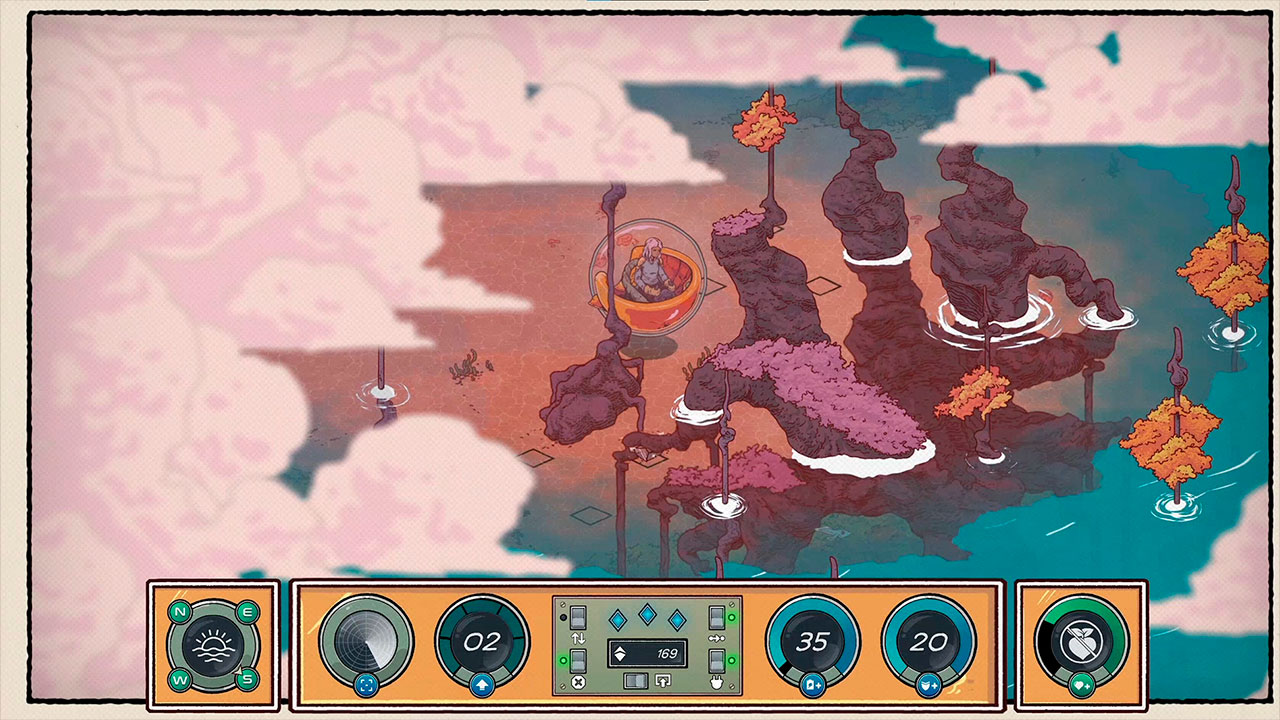Click the upload-arrow icon beside the slide switch
Viewport: 1280px width, 720px height.
[662, 681]
